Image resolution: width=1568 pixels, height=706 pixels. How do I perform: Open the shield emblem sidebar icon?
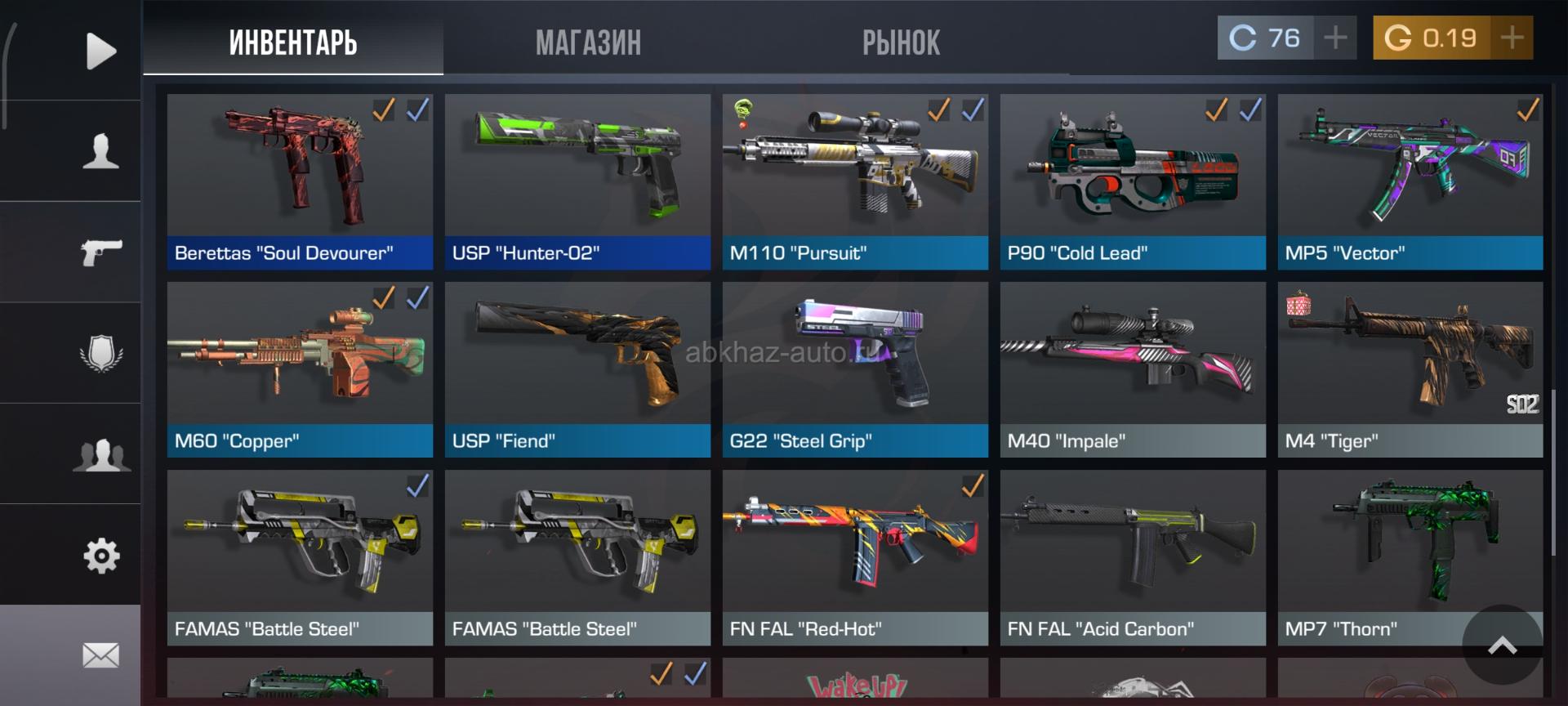click(100, 353)
